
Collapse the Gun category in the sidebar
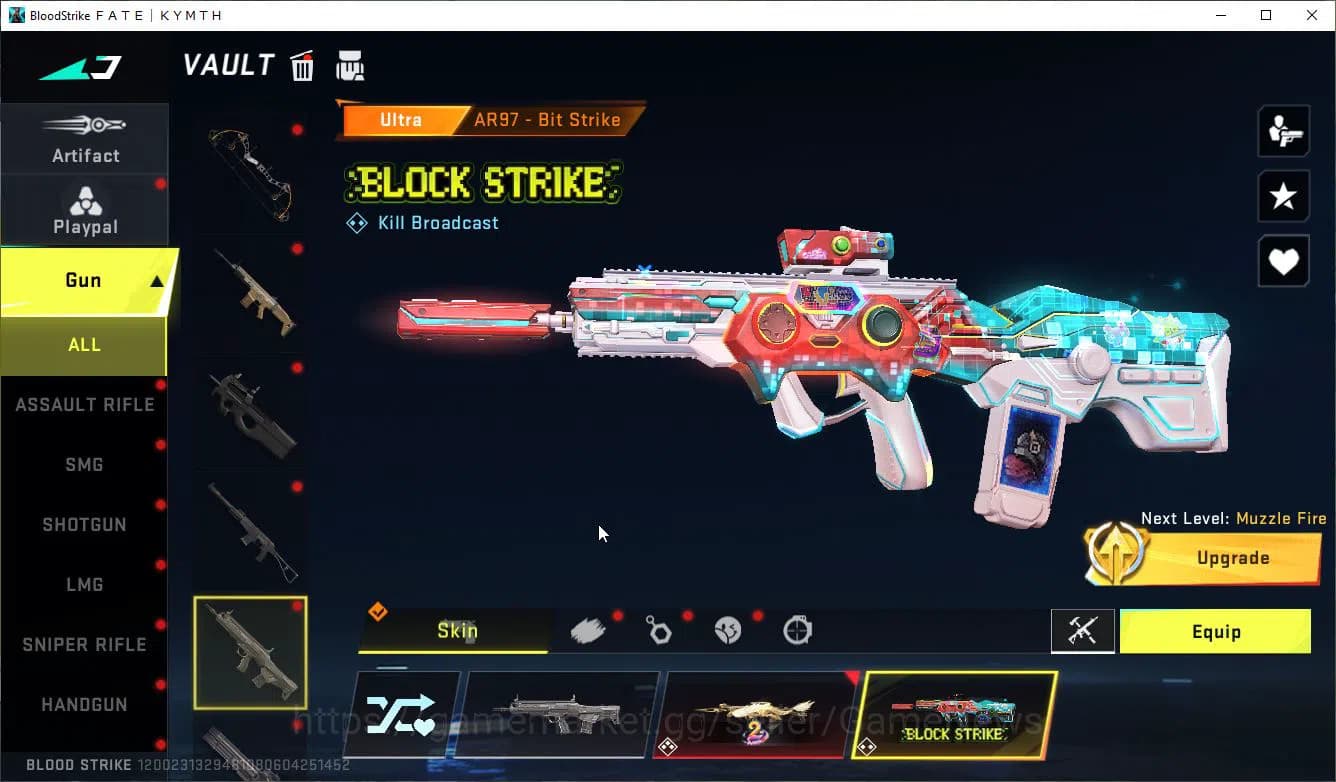click(84, 281)
